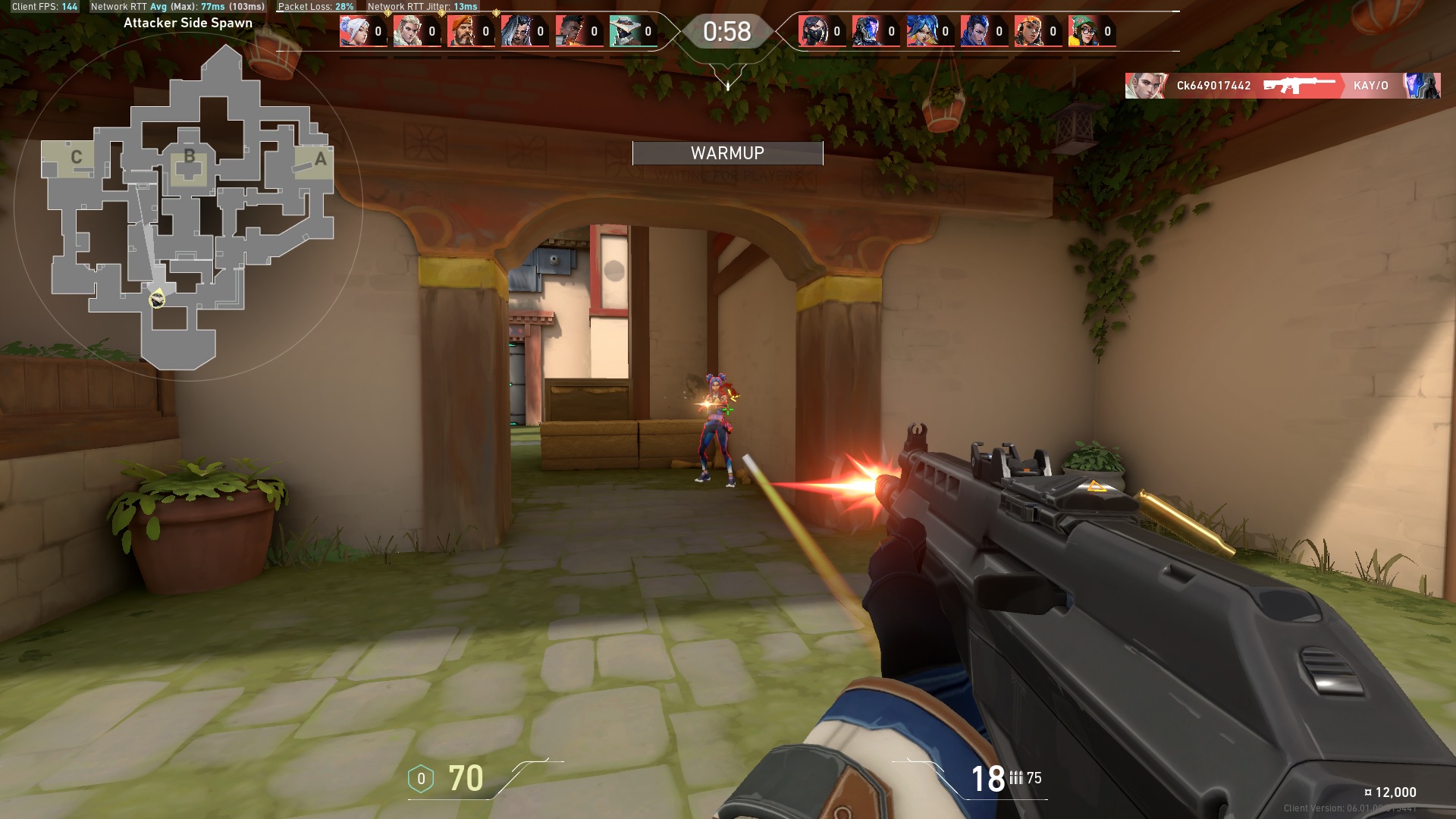Choose Neon's portrait in the team bar
The image size is (1456, 819).
point(921,32)
